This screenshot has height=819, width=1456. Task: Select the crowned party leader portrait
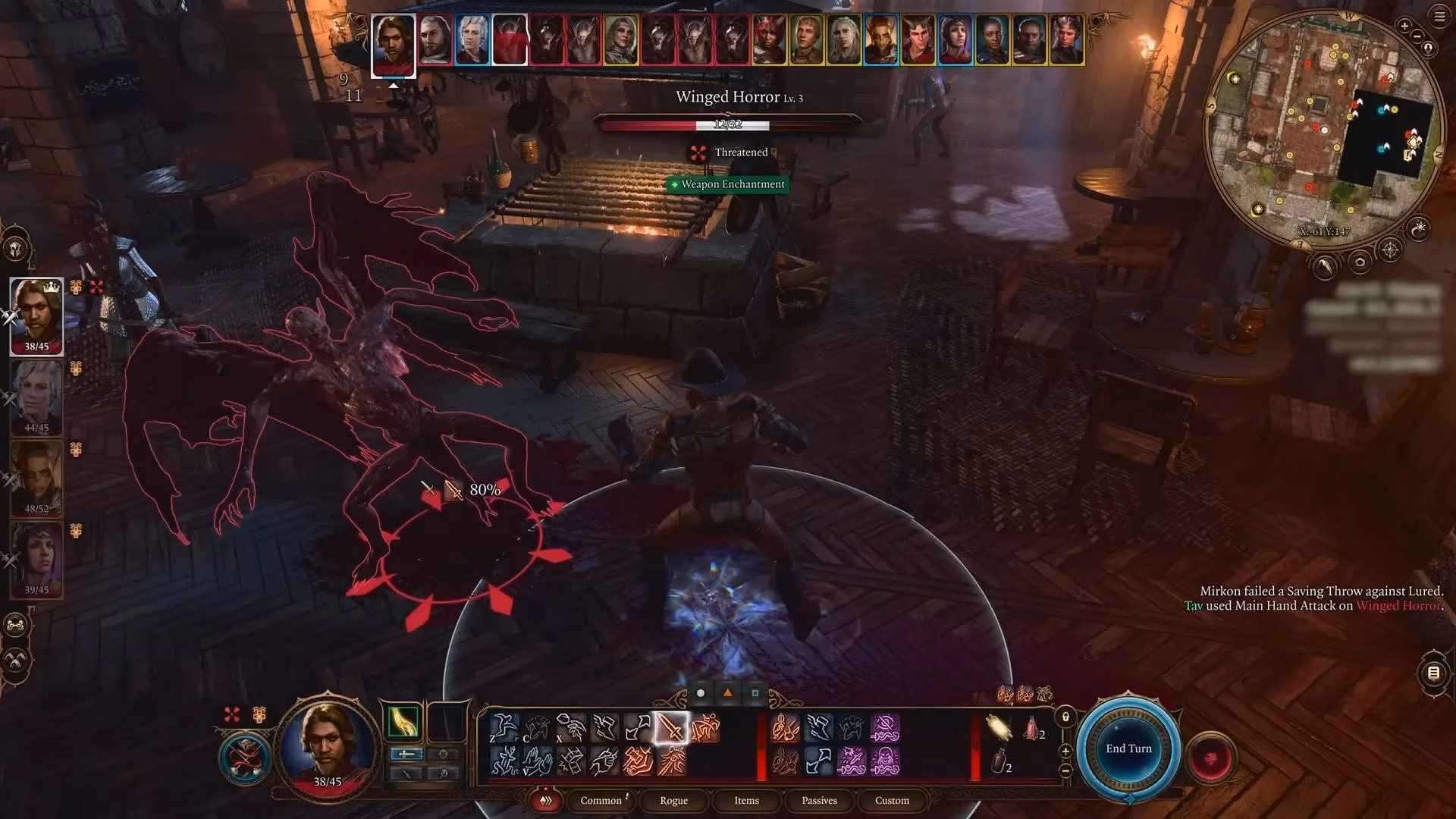pyautogui.click(x=36, y=316)
